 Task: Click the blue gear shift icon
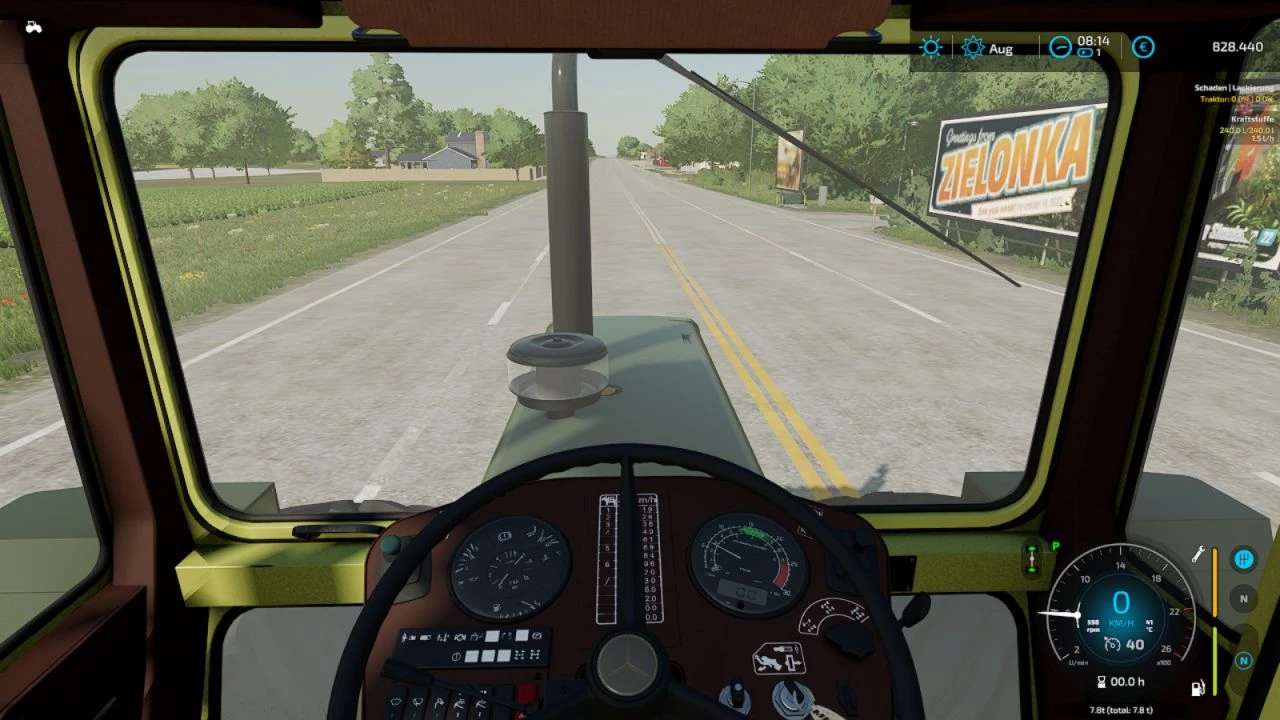coord(1244,559)
